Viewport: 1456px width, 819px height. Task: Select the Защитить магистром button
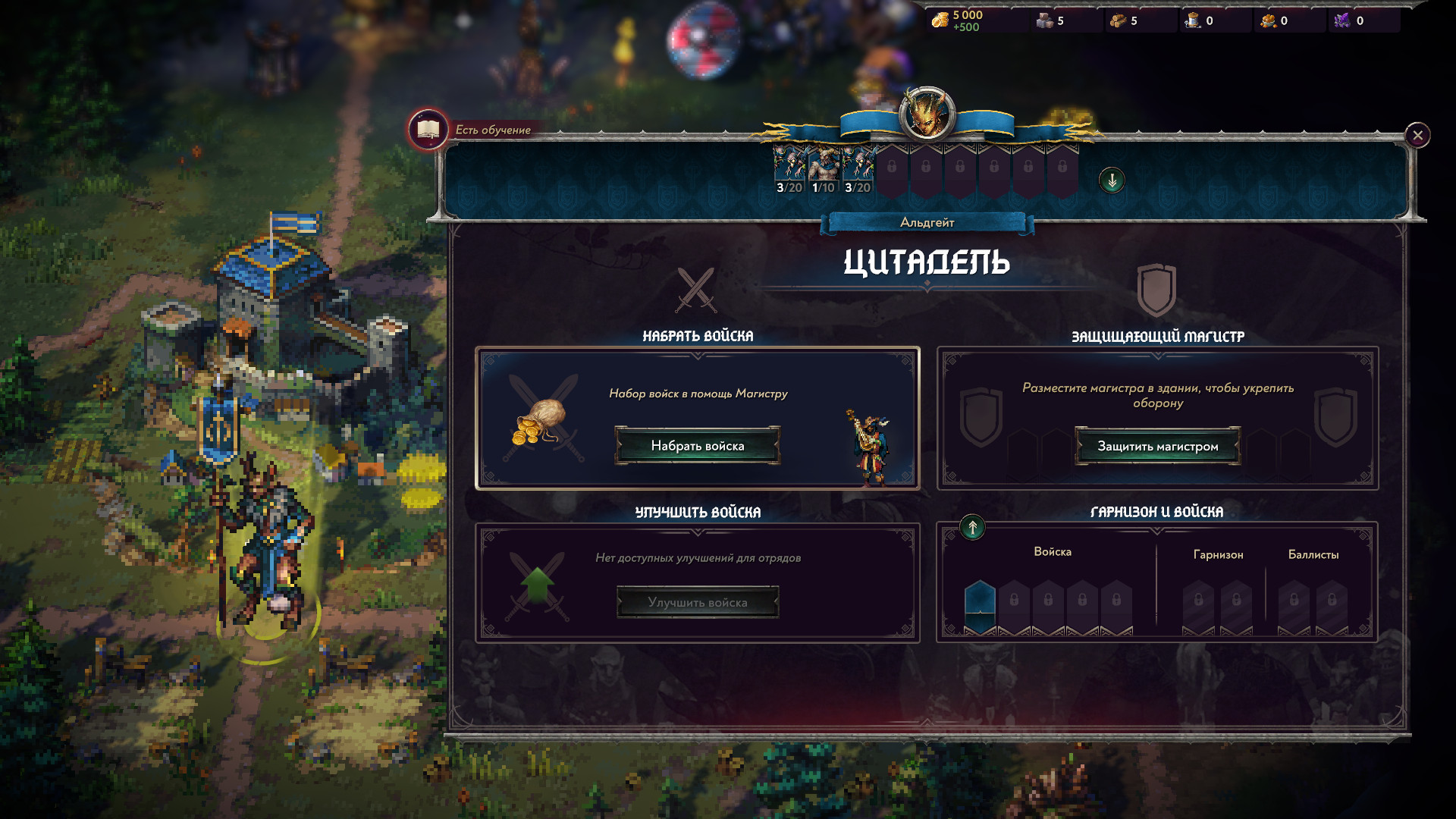click(x=1157, y=446)
